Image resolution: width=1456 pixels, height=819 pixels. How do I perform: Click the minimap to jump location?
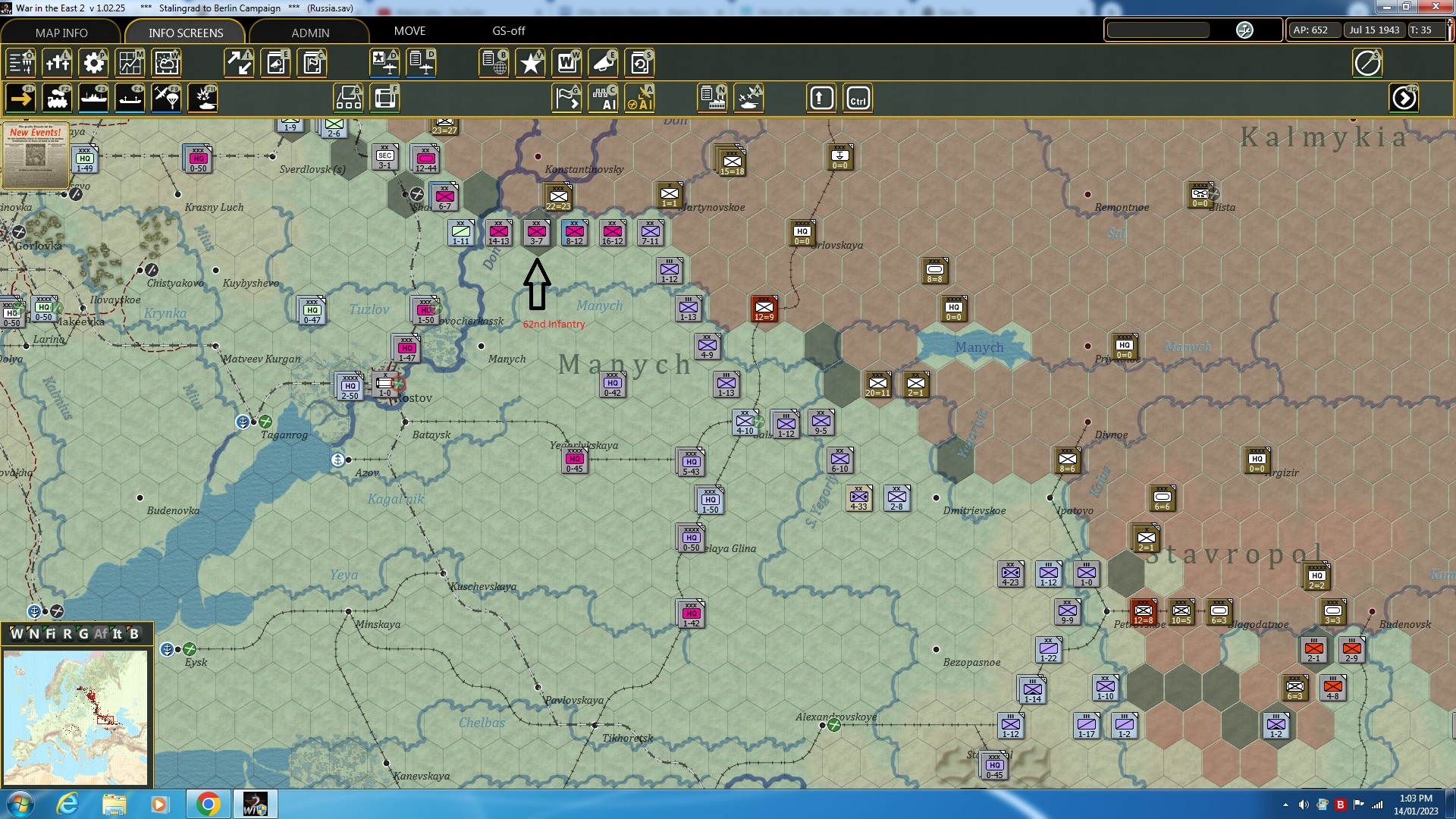pos(76,717)
